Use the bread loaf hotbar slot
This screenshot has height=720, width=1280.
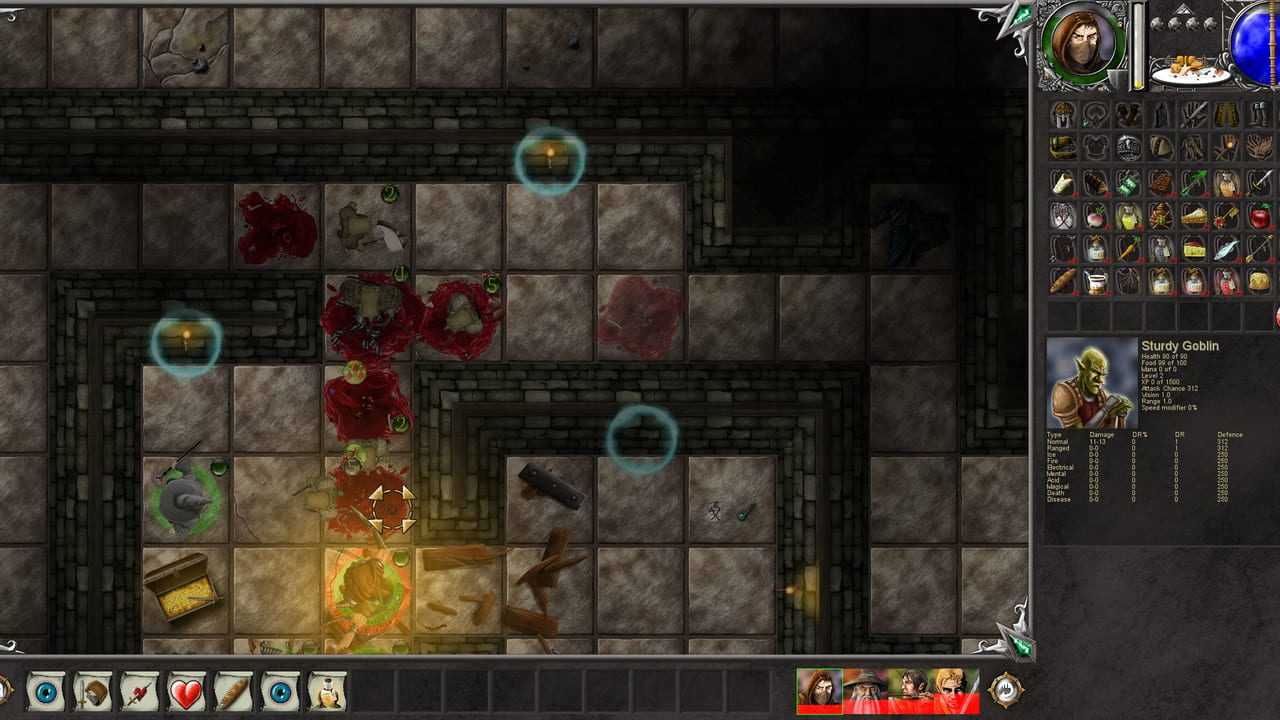point(233,692)
